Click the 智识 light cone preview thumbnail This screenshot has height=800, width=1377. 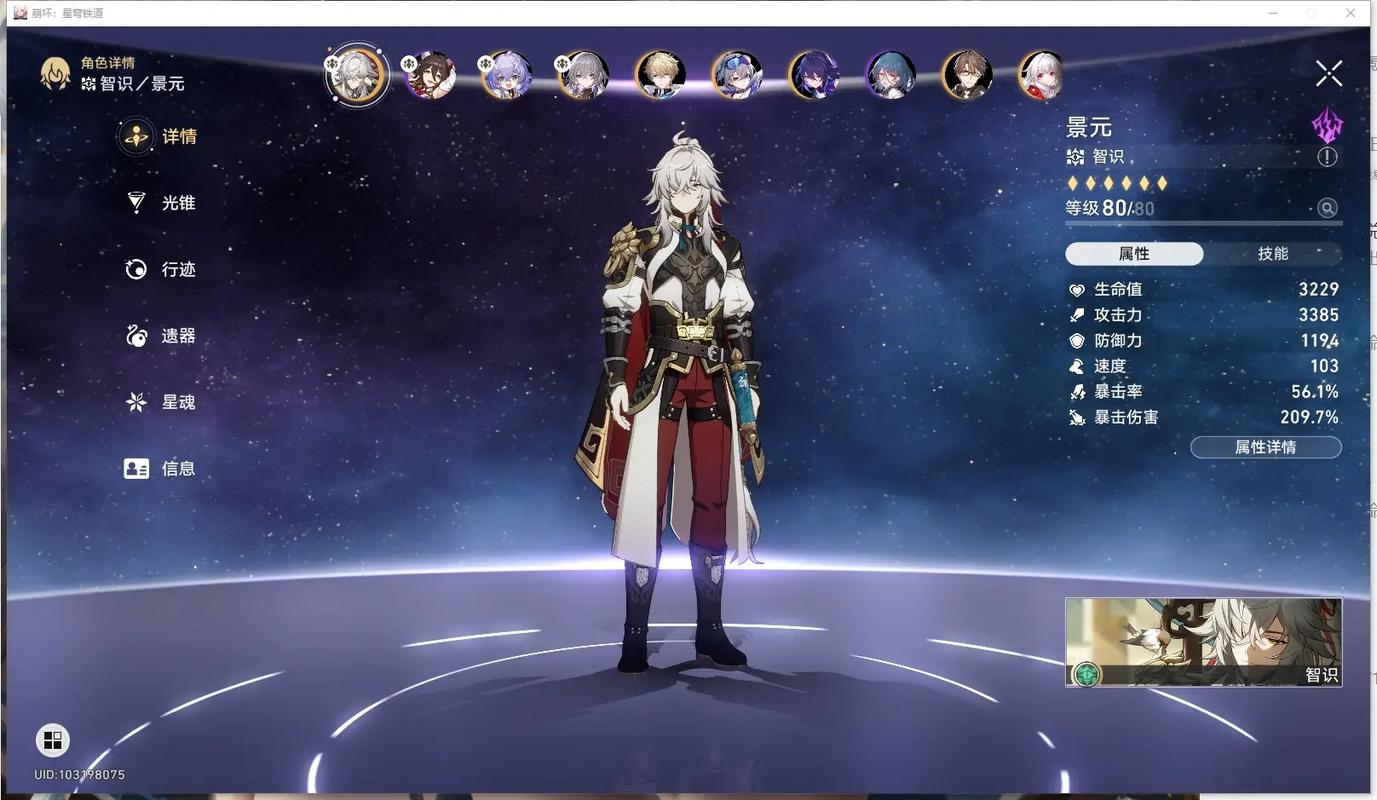tap(1203, 641)
